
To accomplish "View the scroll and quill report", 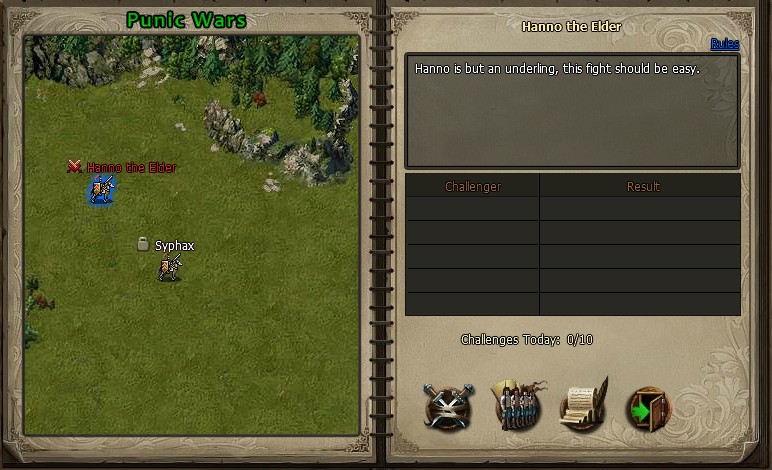I will 584,405.
